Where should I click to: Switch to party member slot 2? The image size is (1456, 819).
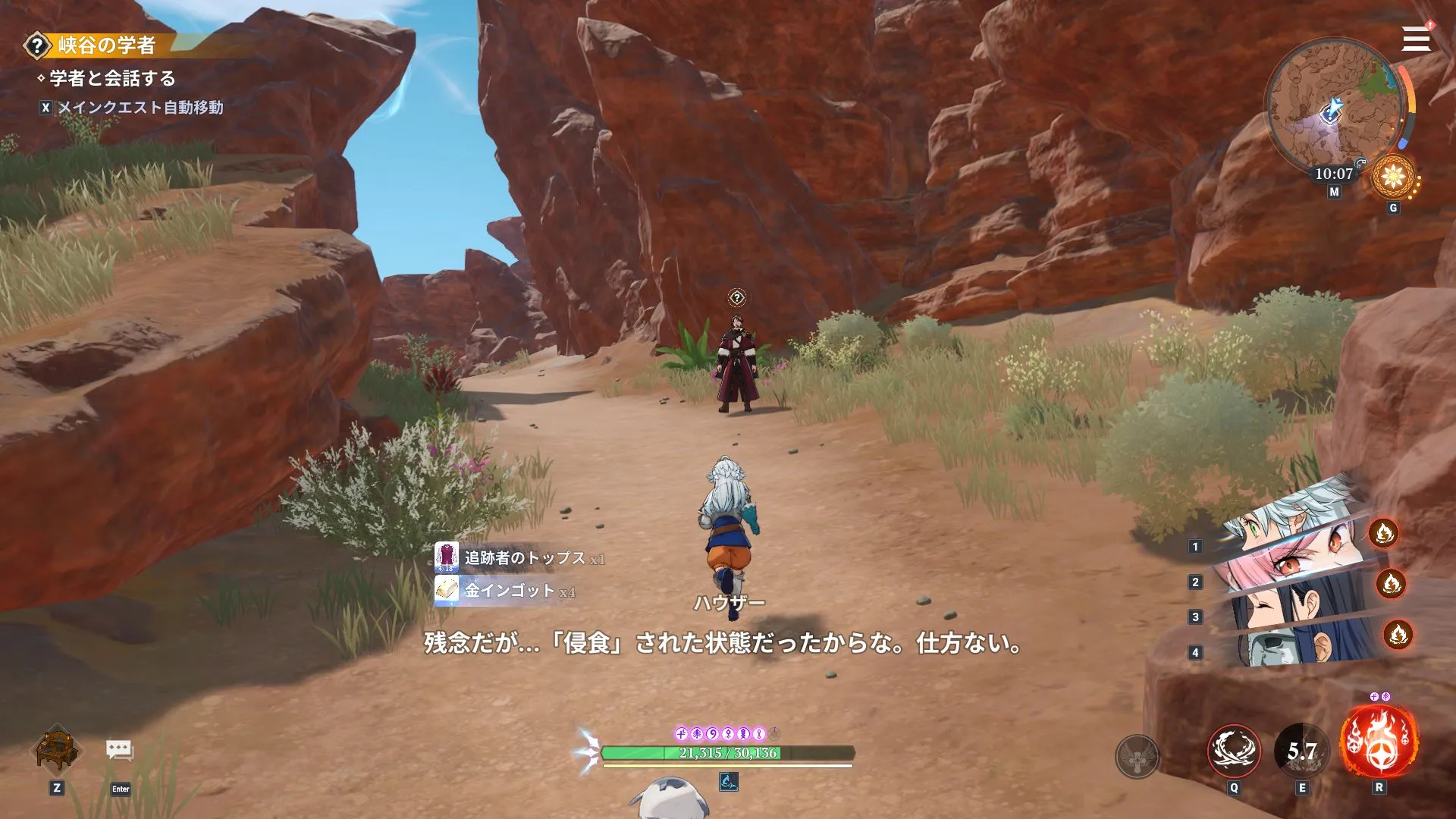[x=1196, y=582]
